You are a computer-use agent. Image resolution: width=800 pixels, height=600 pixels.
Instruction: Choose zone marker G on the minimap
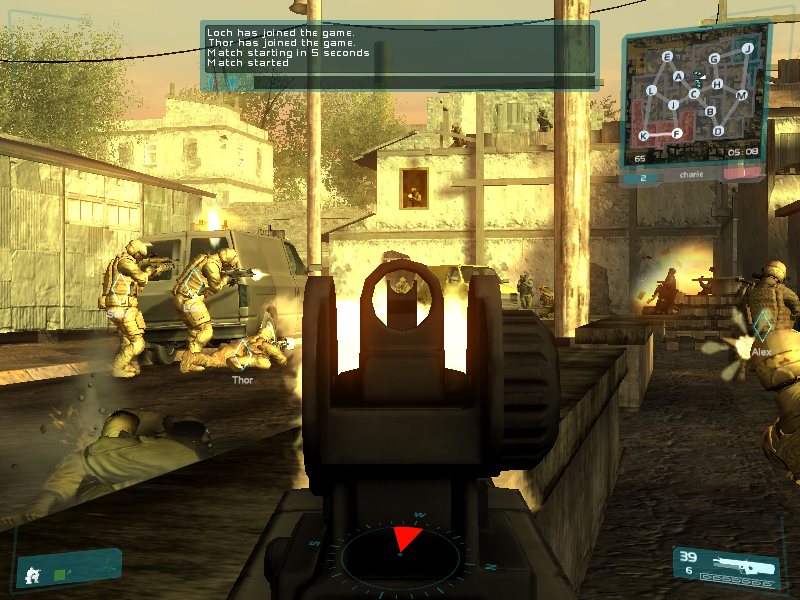click(714, 59)
